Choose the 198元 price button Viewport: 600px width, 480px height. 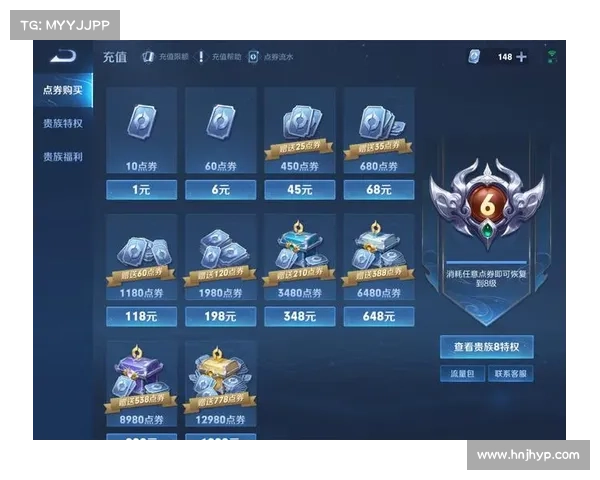(x=221, y=316)
